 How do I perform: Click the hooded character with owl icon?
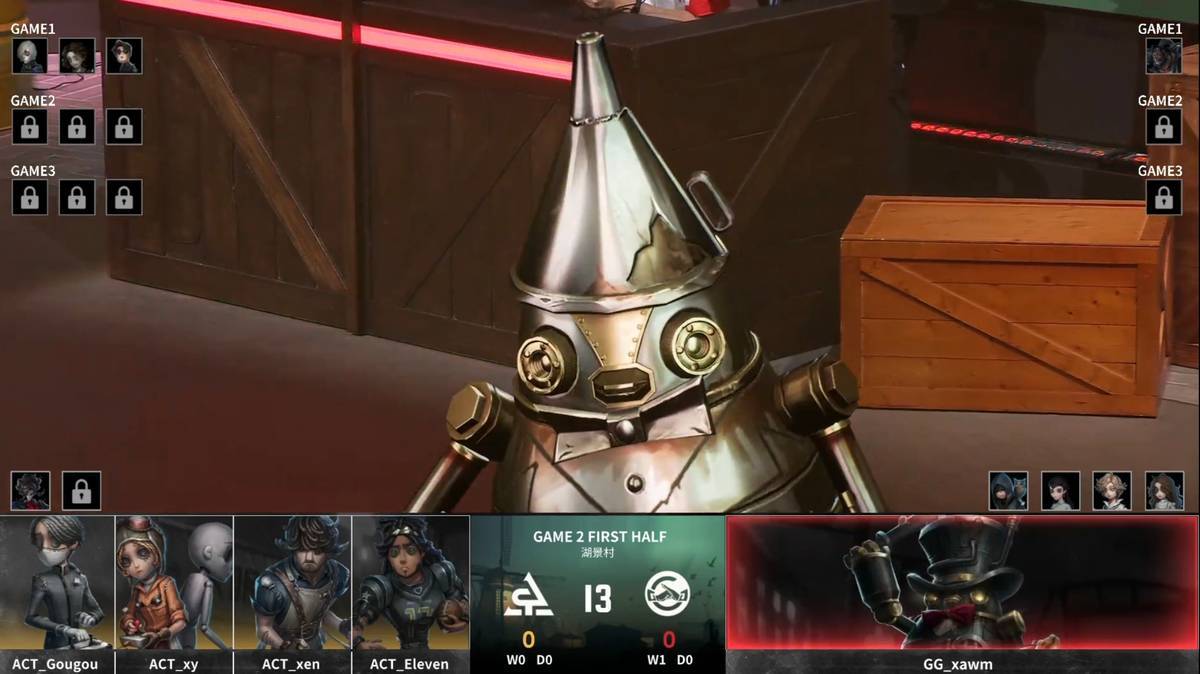(x=1008, y=491)
